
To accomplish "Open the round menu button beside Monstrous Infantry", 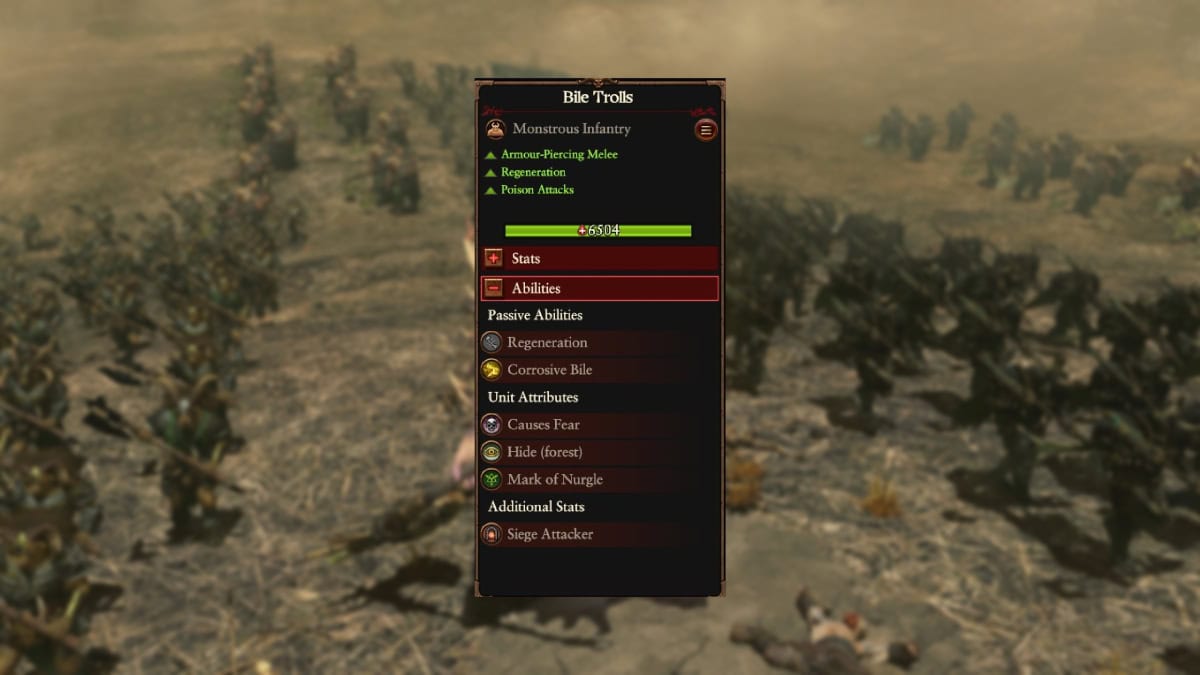I will click(x=706, y=130).
